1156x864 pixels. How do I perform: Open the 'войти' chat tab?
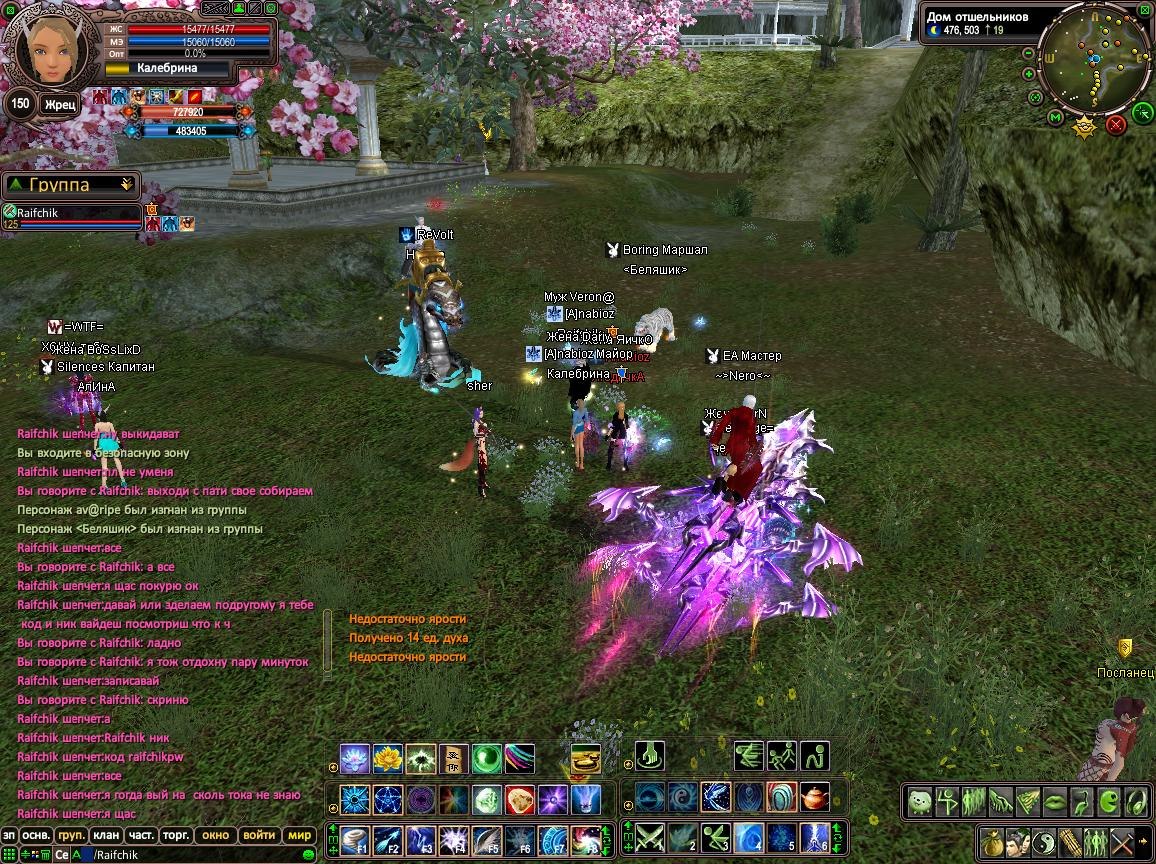[x=259, y=835]
